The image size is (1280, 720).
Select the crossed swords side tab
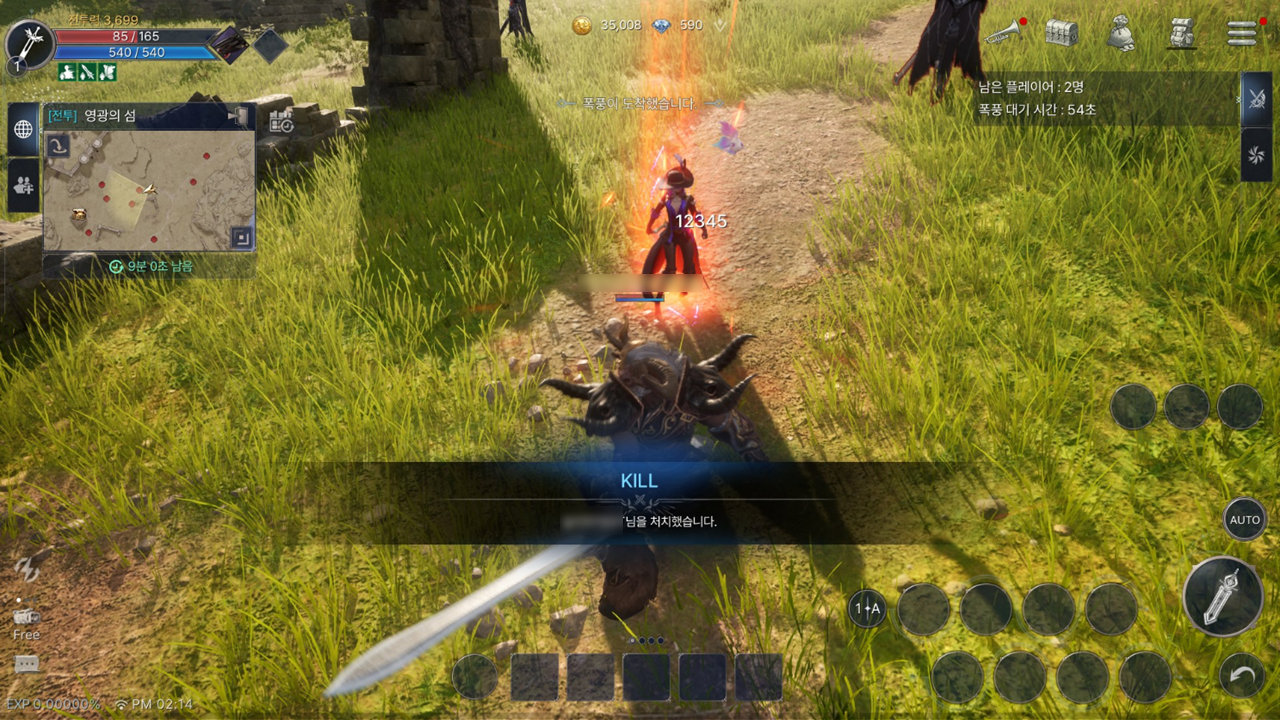point(1256,99)
